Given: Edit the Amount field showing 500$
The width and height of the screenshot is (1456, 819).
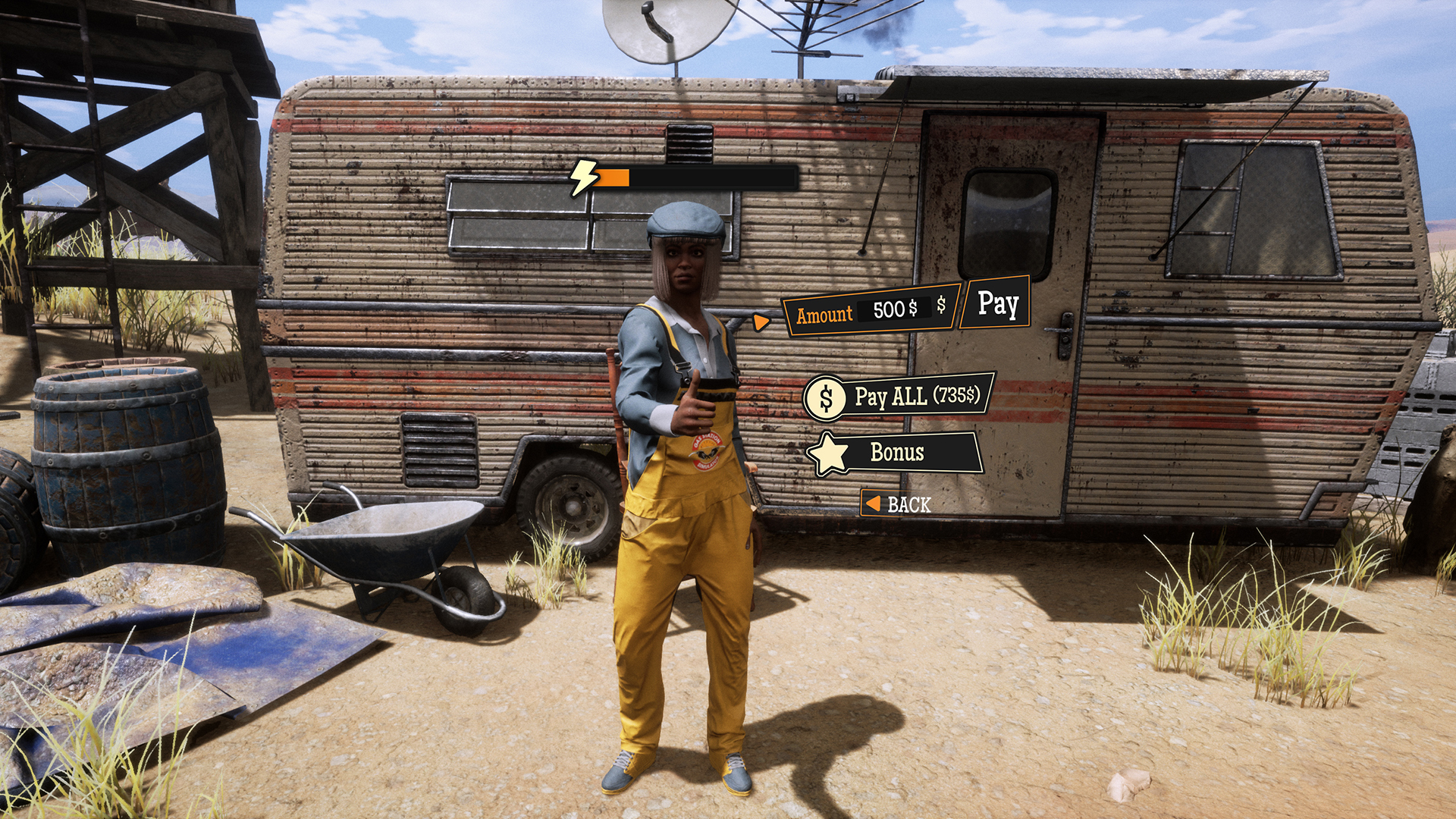Looking at the screenshot, I should click(x=894, y=309).
